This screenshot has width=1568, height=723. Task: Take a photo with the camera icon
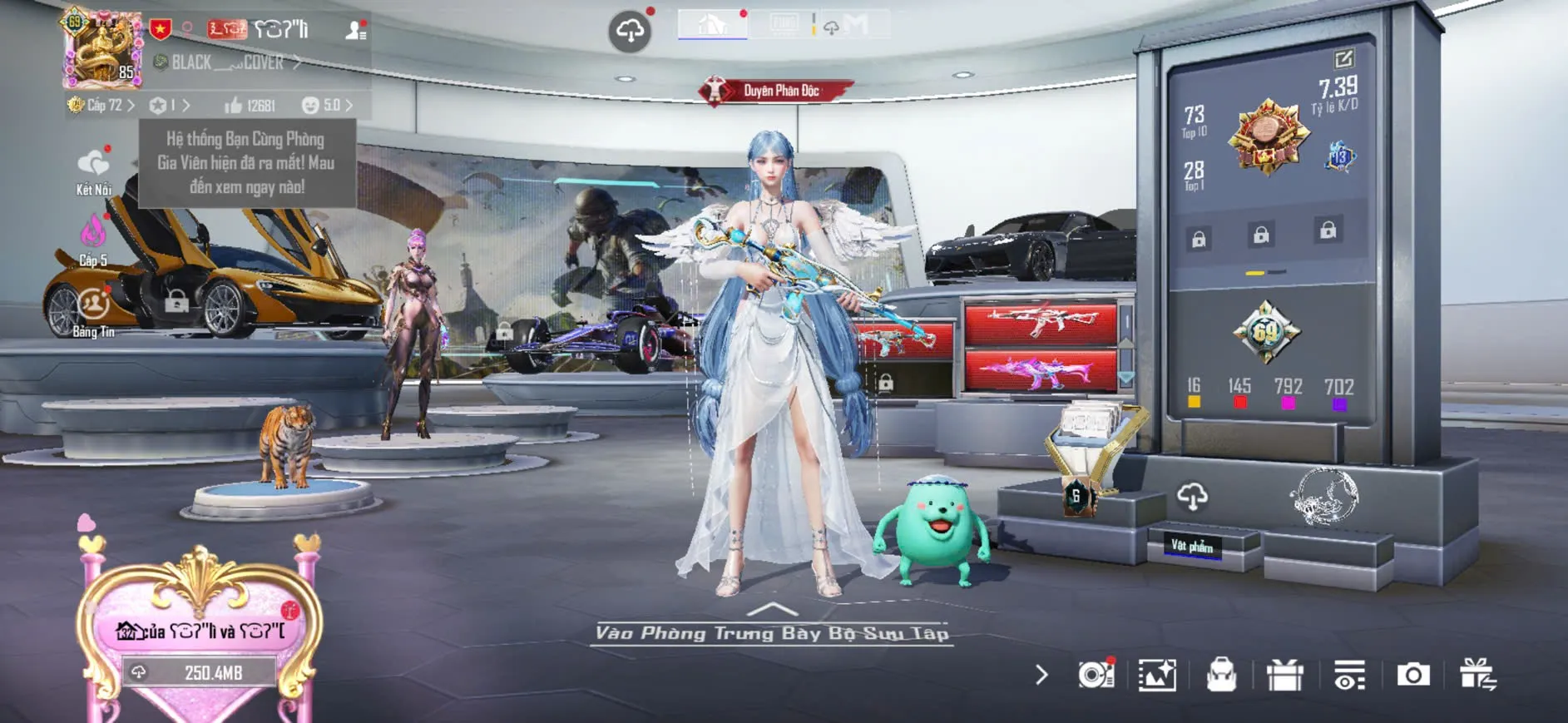click(1412, 675)
